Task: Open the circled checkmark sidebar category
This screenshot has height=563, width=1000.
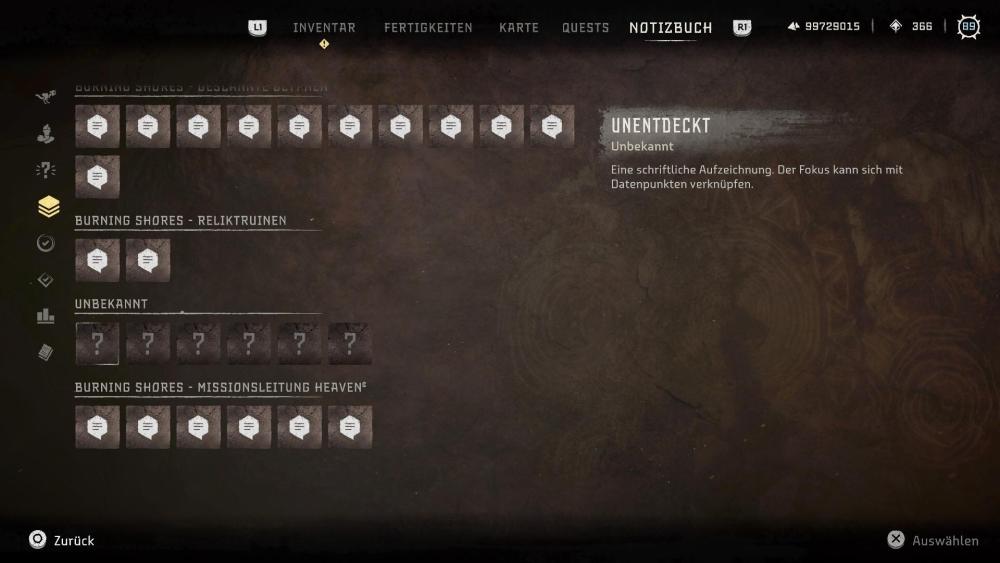Action: click(46, 243)
